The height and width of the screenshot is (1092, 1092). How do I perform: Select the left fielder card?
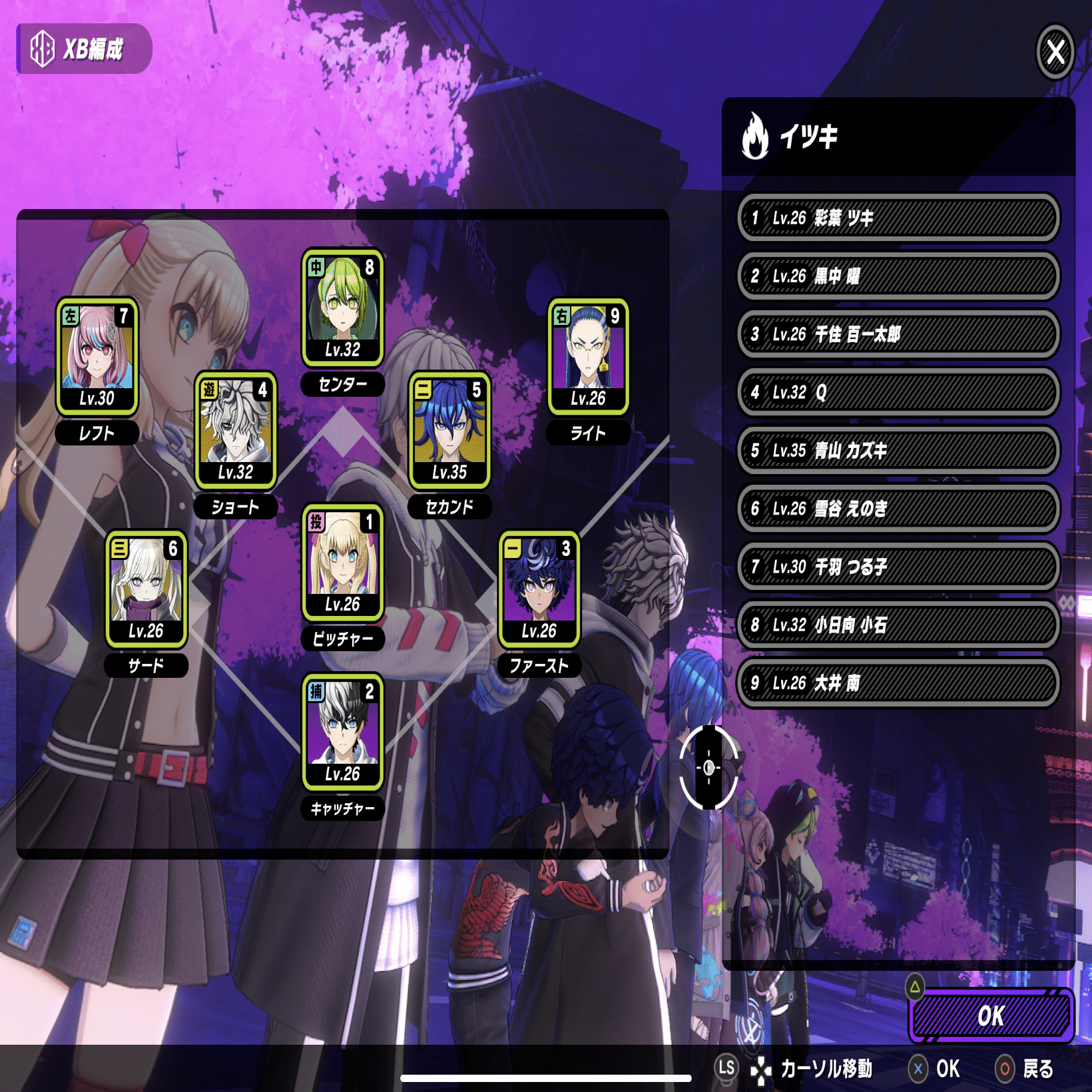coord(97,356)
